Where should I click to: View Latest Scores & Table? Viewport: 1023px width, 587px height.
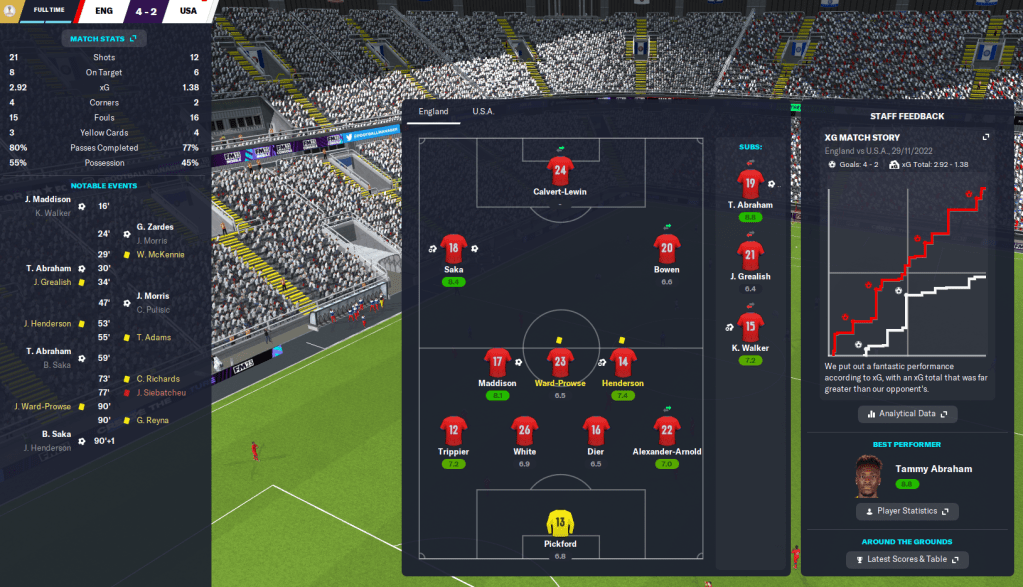tap(907, 560)
